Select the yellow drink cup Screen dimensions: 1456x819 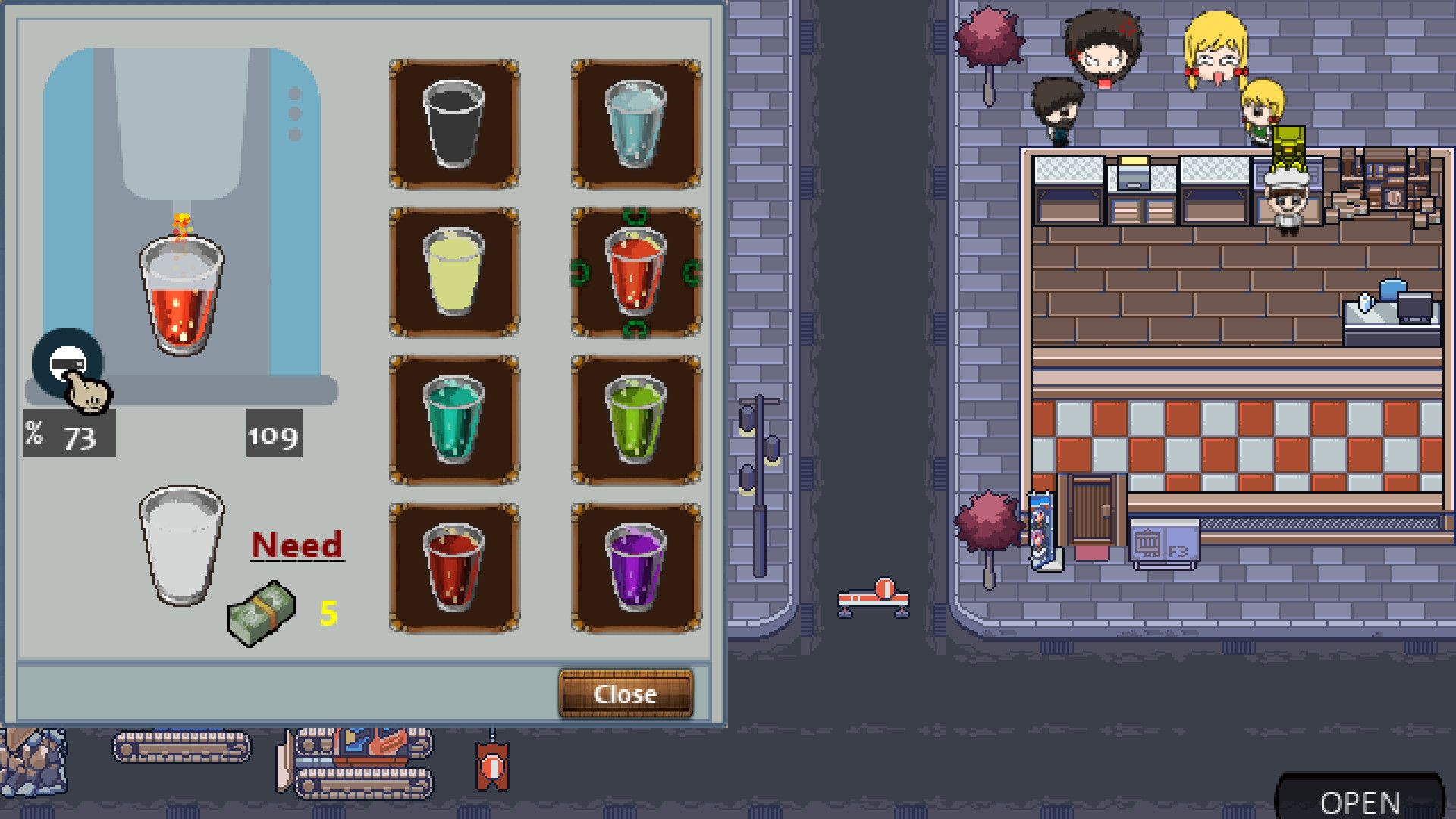[453, 271]
